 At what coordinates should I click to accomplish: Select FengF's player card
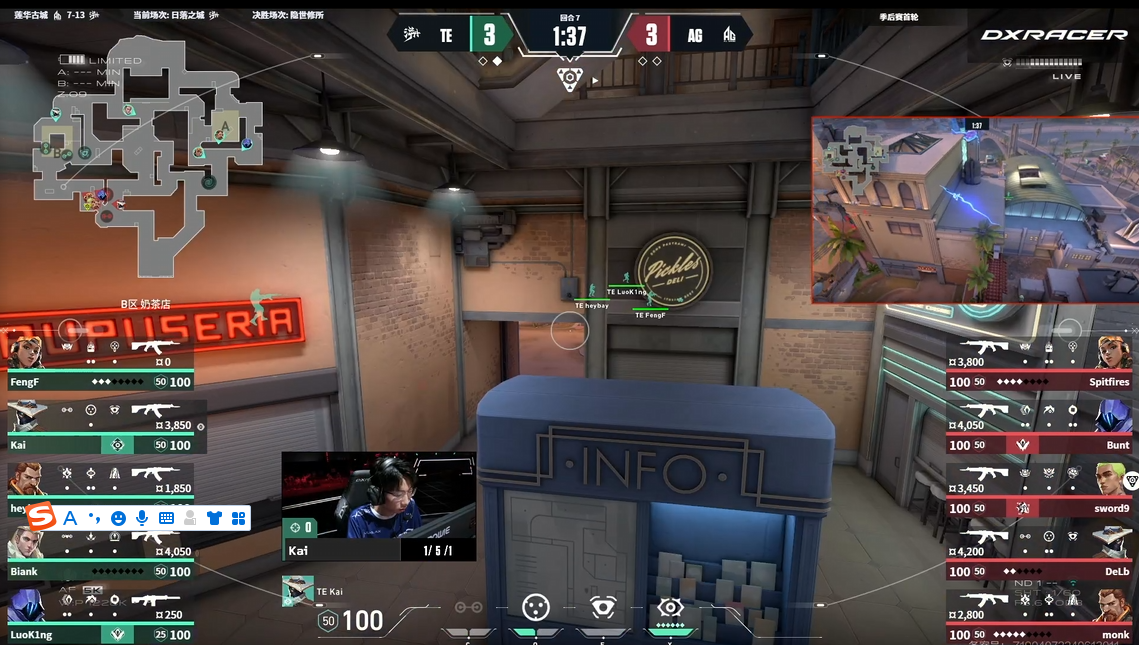(100, 364)
